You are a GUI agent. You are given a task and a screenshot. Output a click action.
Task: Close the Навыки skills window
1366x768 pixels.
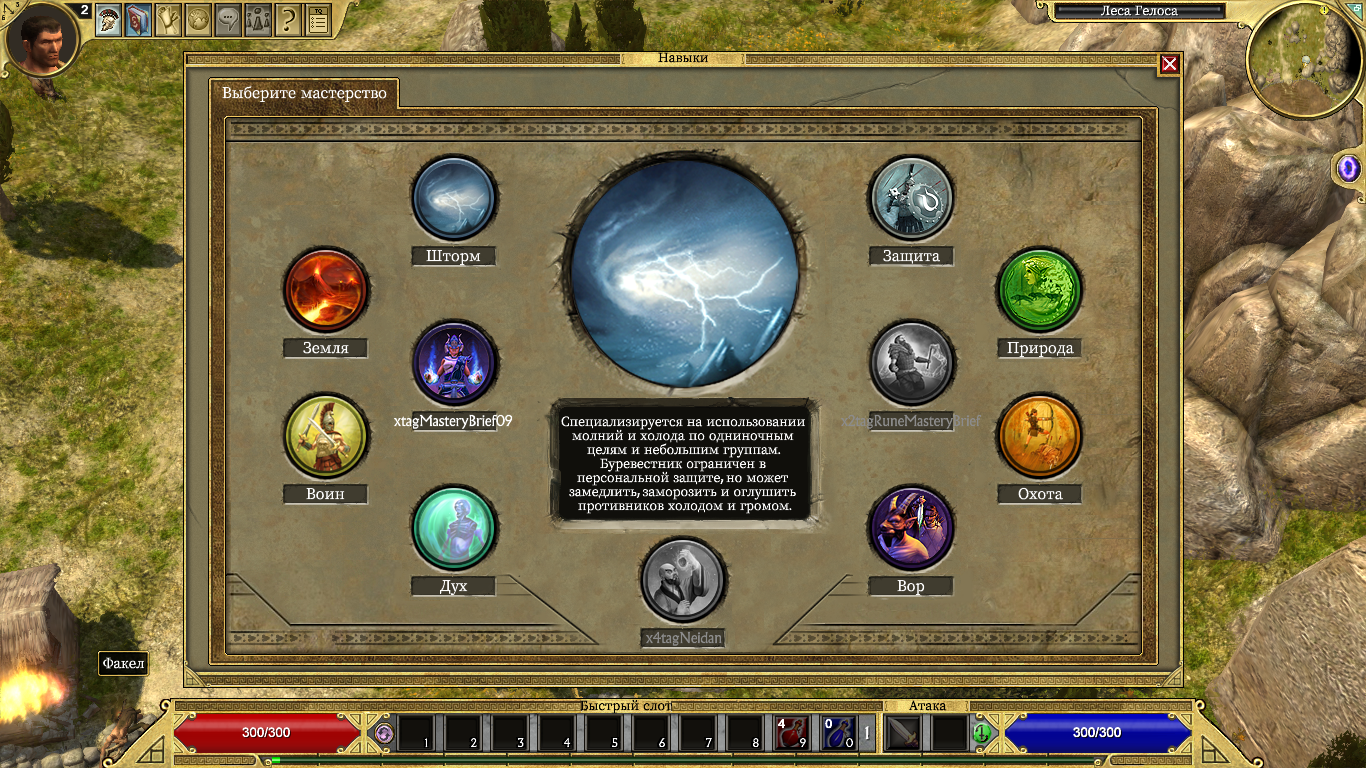(1169, 65)
